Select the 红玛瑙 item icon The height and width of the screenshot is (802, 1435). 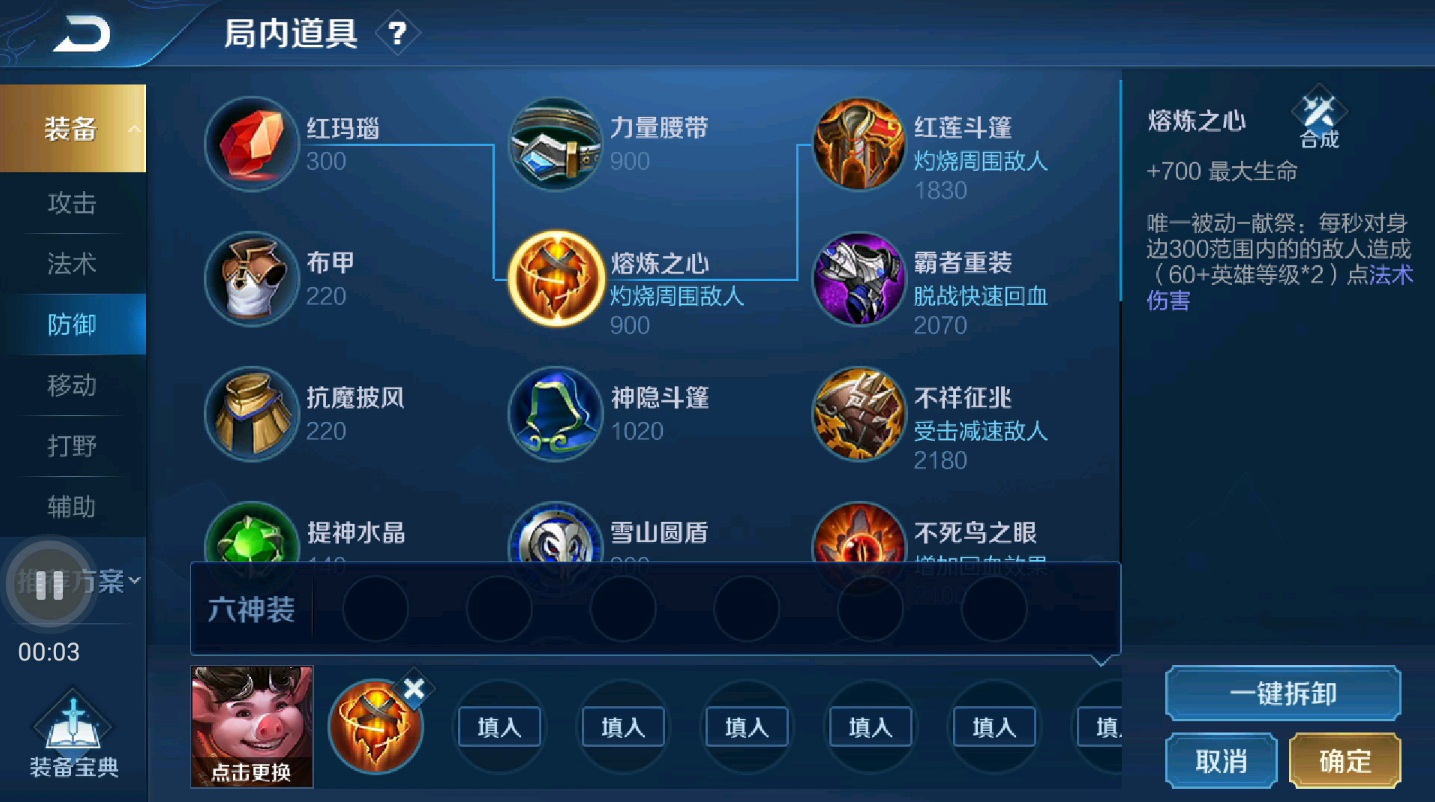click(x=251, y=143)
